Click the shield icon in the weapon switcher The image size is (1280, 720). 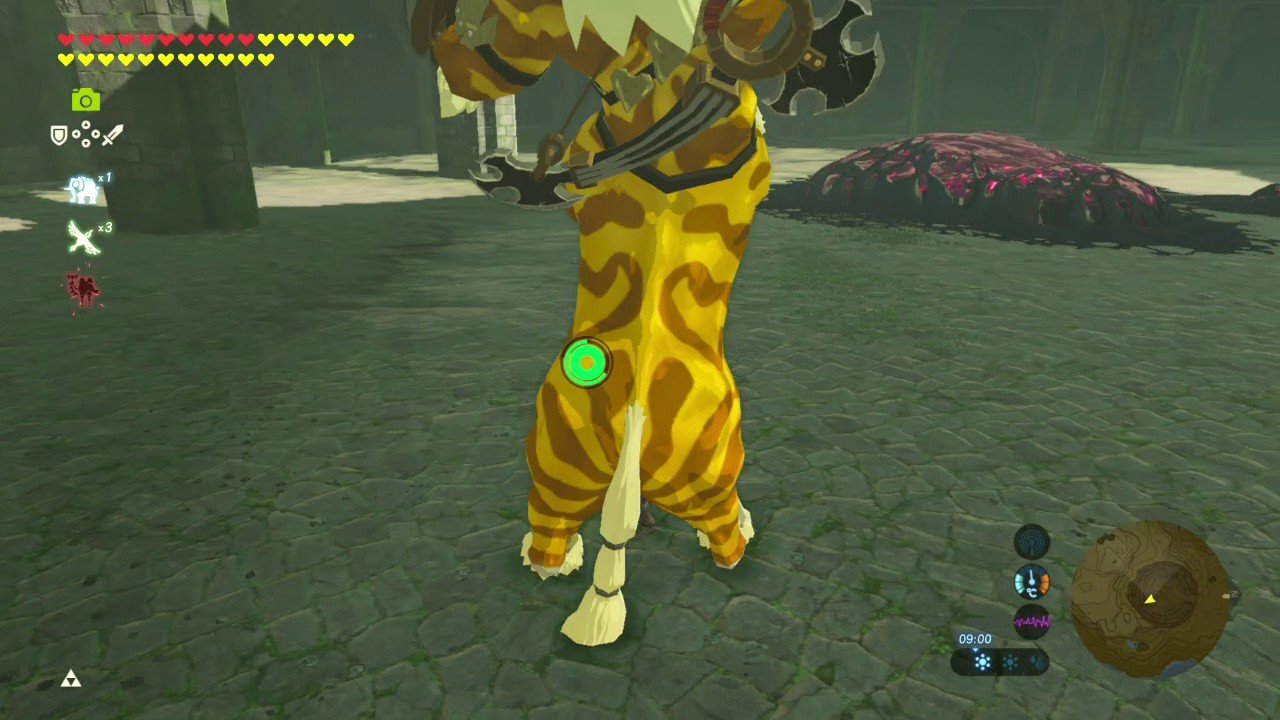[58, 137]
